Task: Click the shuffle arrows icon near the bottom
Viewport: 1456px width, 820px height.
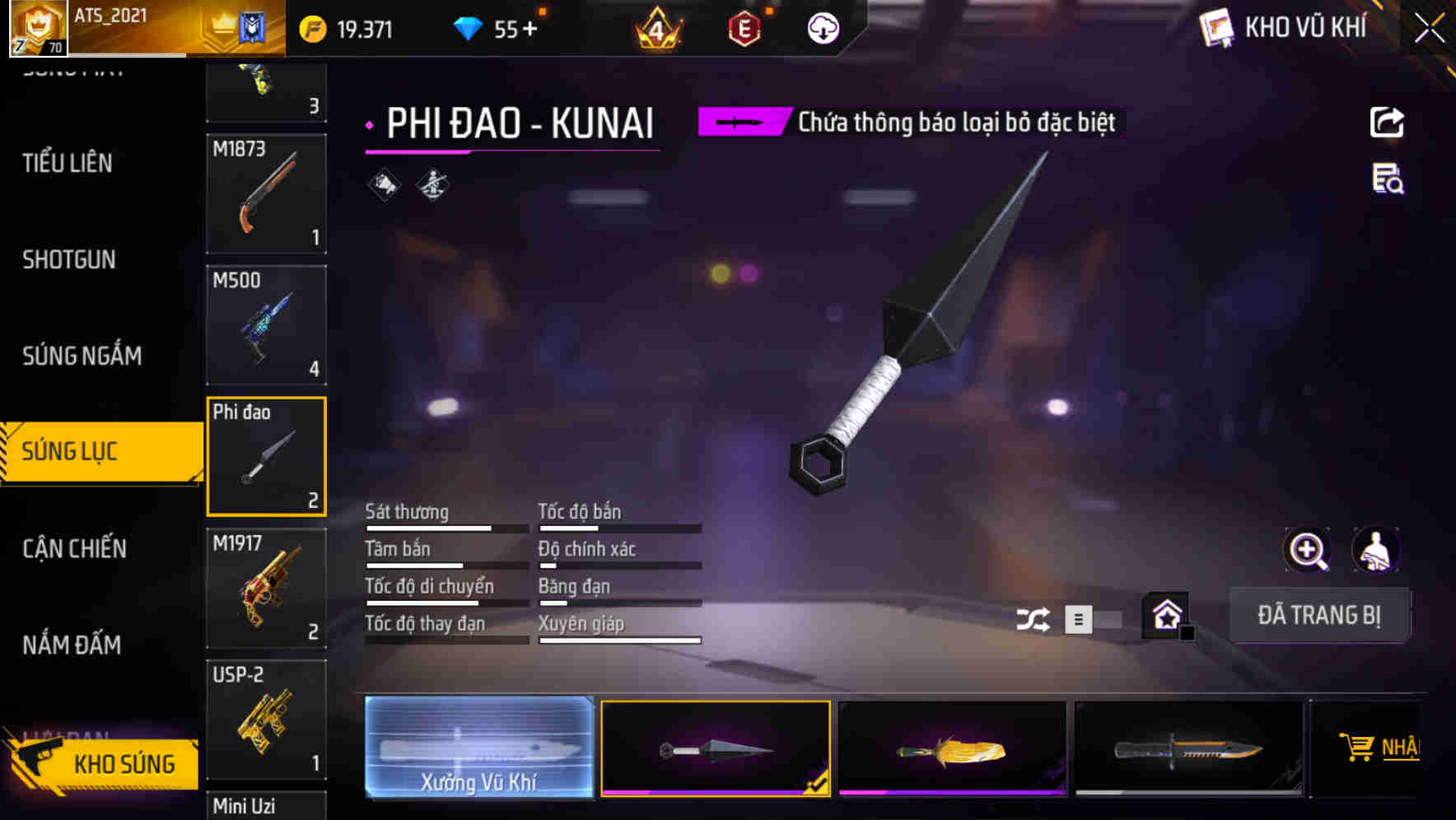Action: 1034,617
